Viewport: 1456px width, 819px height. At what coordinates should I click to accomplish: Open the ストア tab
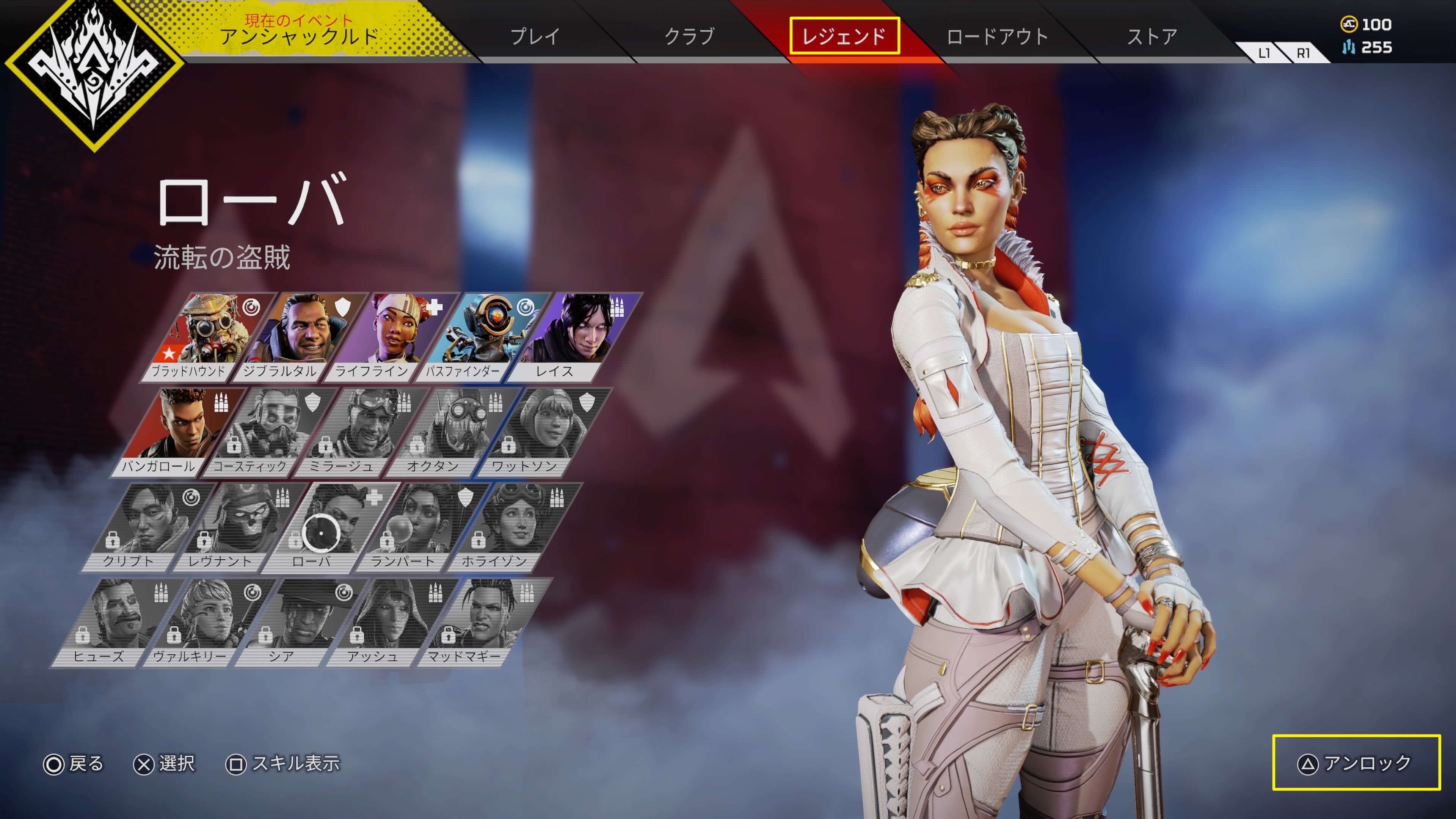(x=1152, y=36)
